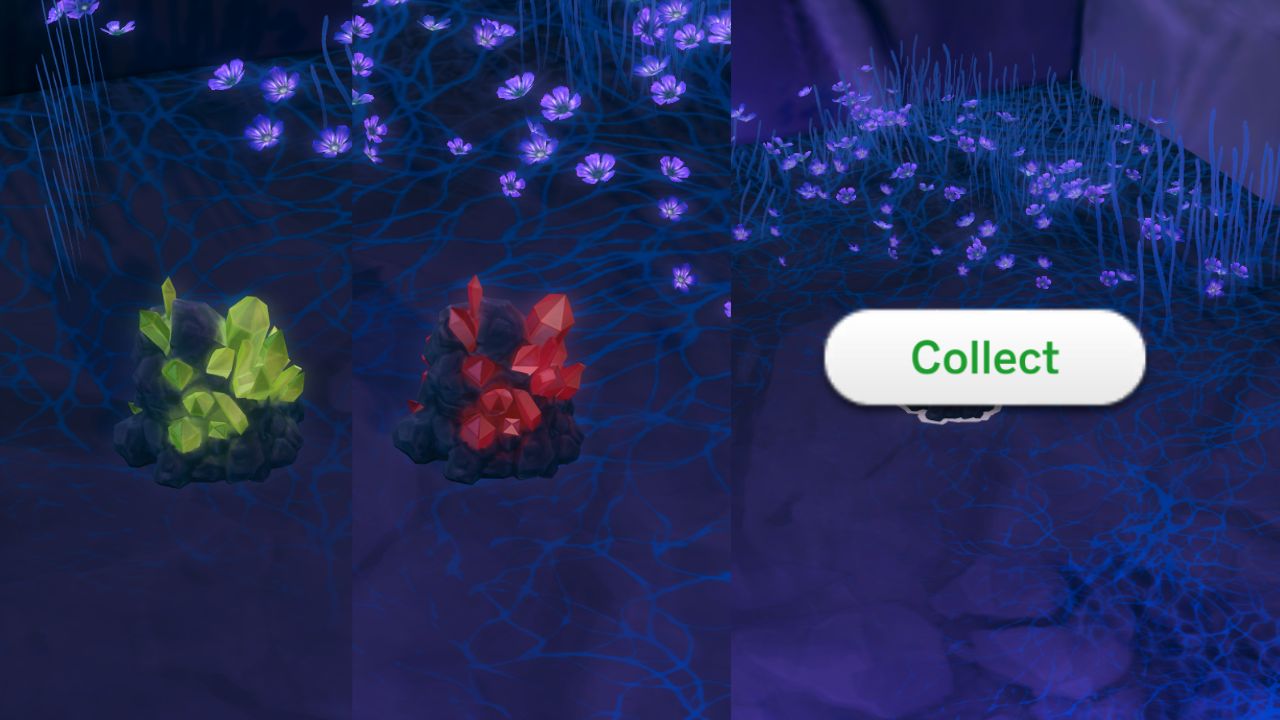The width and height of the screenshot is (1280, 720).
Task: Click the Collect button
Action: (983, 359)
